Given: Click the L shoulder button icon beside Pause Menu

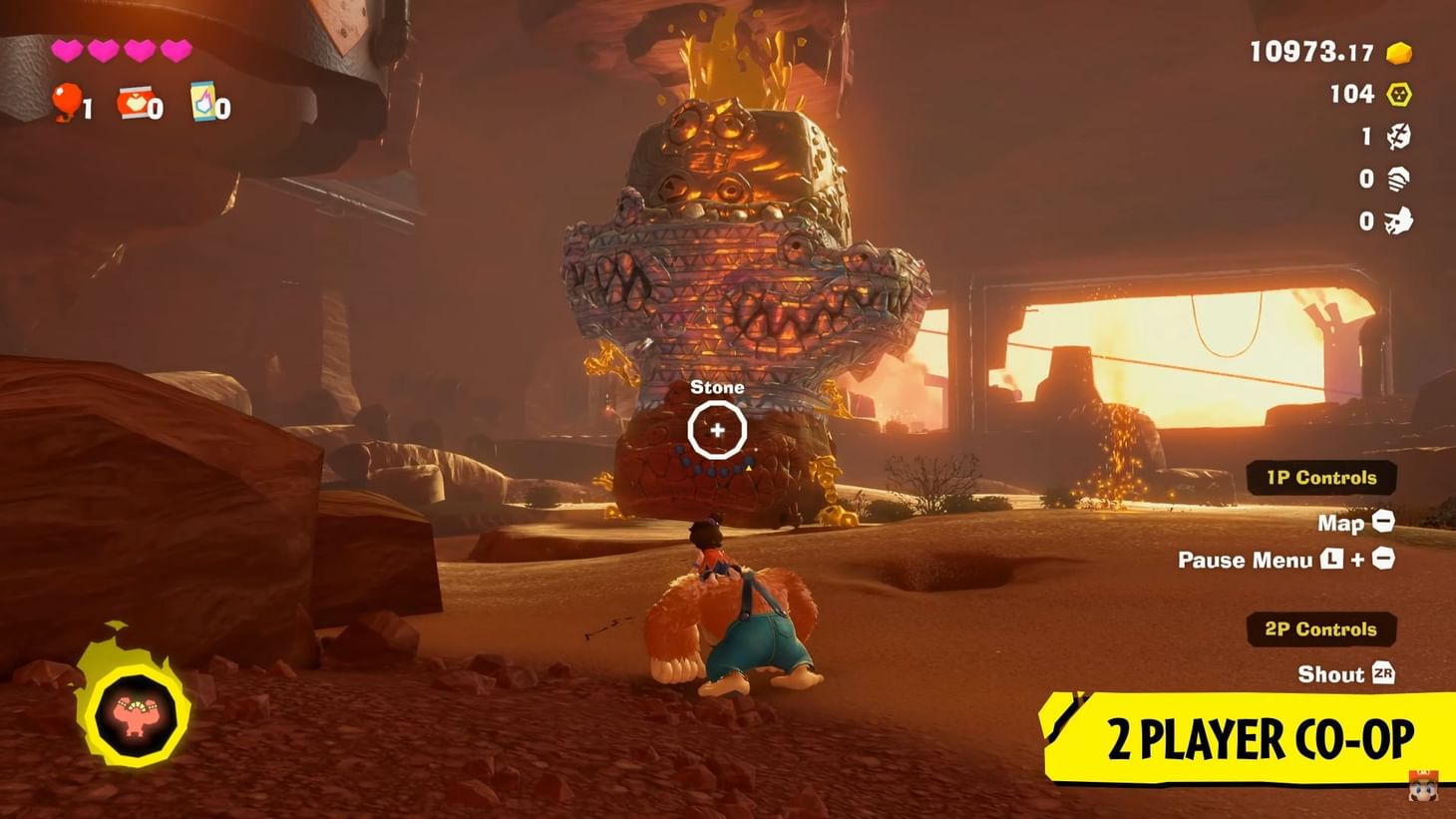Looking at the screenshot, I should pos(1331,561).
